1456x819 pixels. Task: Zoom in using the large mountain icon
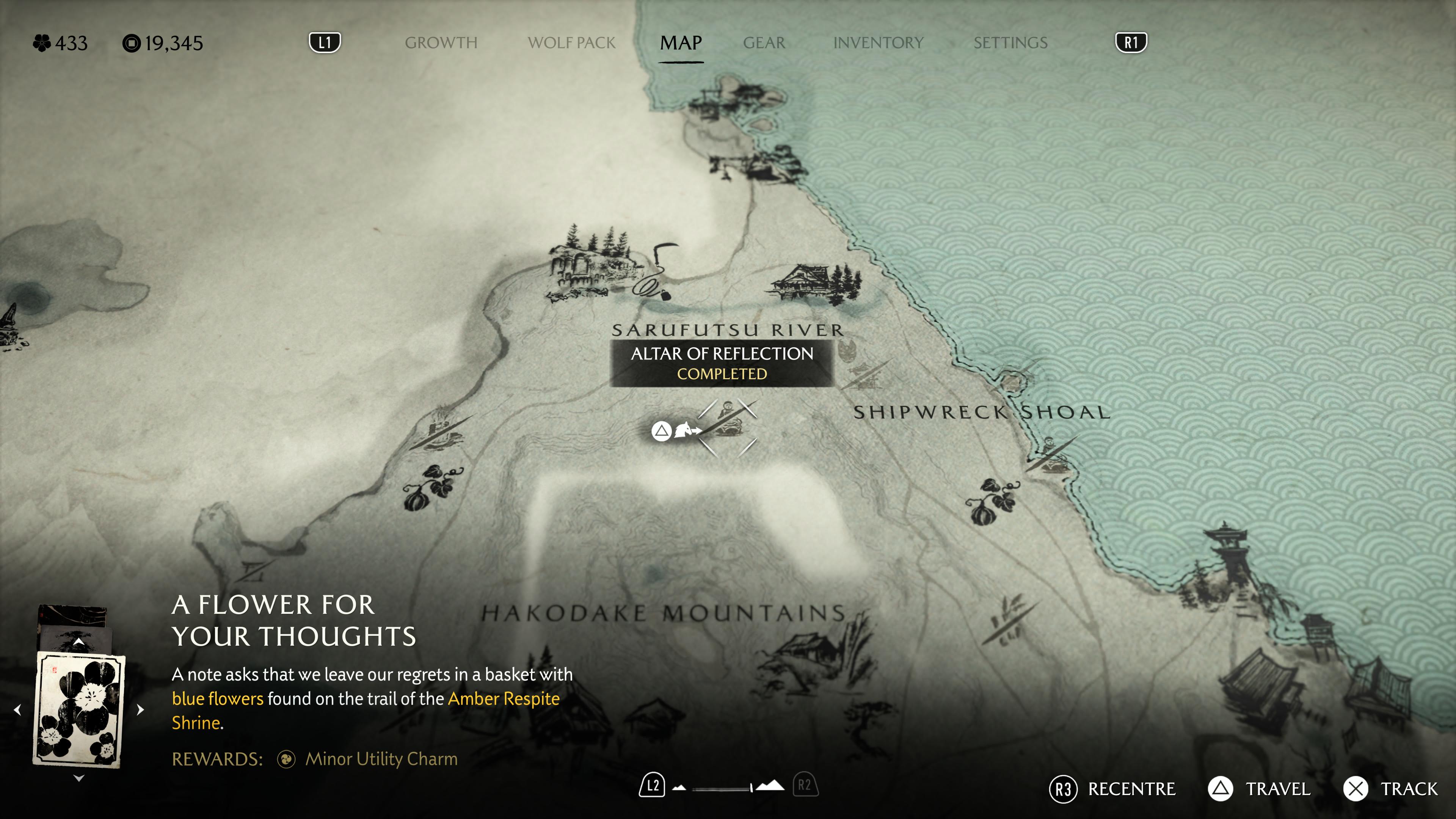pyautogui.click(x=770, y=786)
